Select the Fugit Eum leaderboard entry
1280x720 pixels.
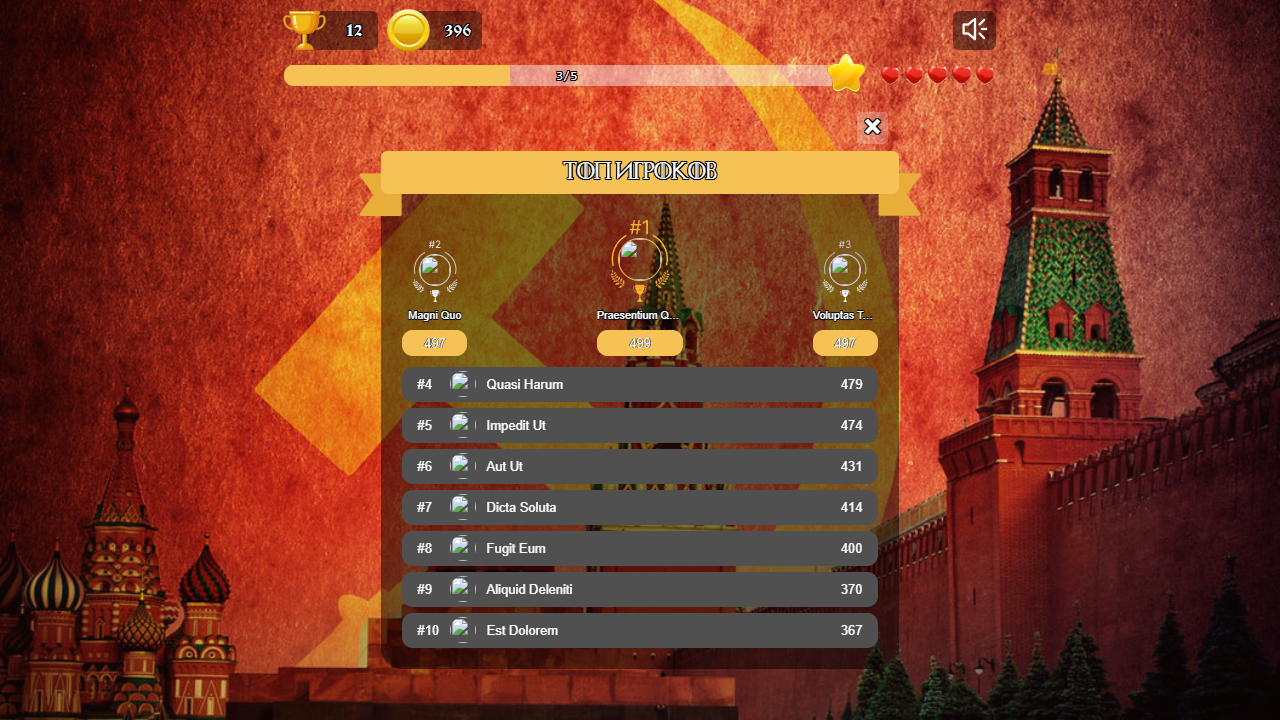(x=639, y=548)
